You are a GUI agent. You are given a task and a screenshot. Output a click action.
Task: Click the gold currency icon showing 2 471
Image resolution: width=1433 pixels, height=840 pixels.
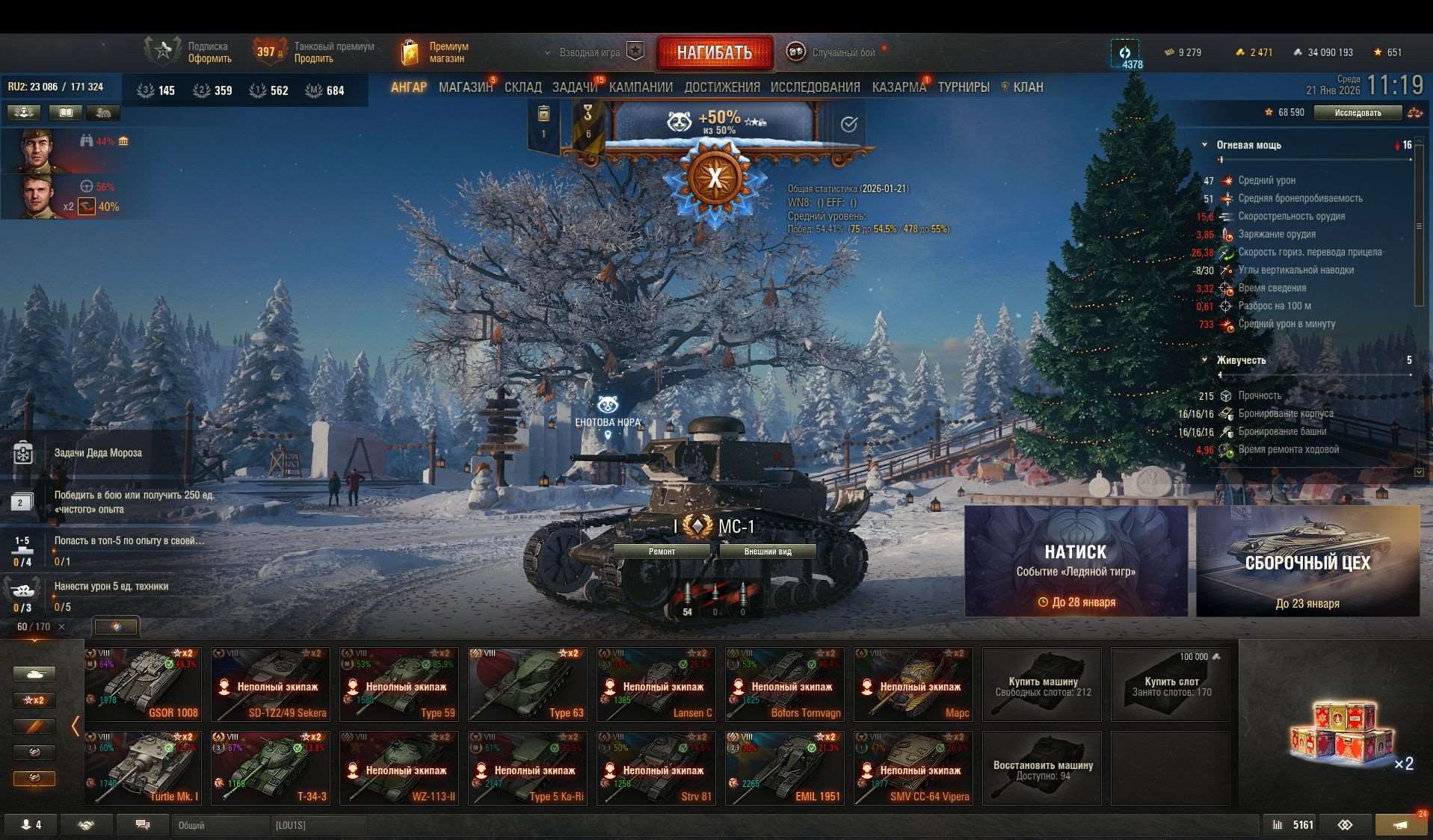pos(1239,52)
